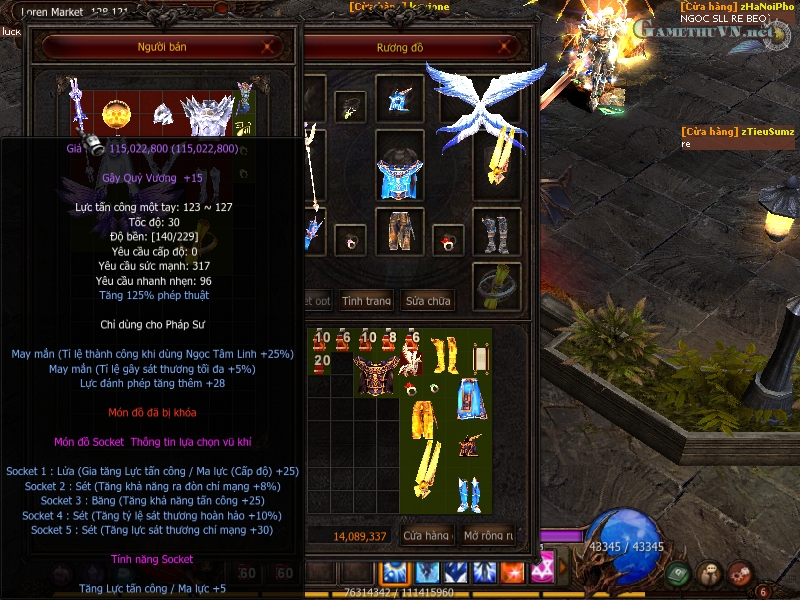Open the Tình trạng status button
This screenshot has height=600, width=800.
(367, 301)
